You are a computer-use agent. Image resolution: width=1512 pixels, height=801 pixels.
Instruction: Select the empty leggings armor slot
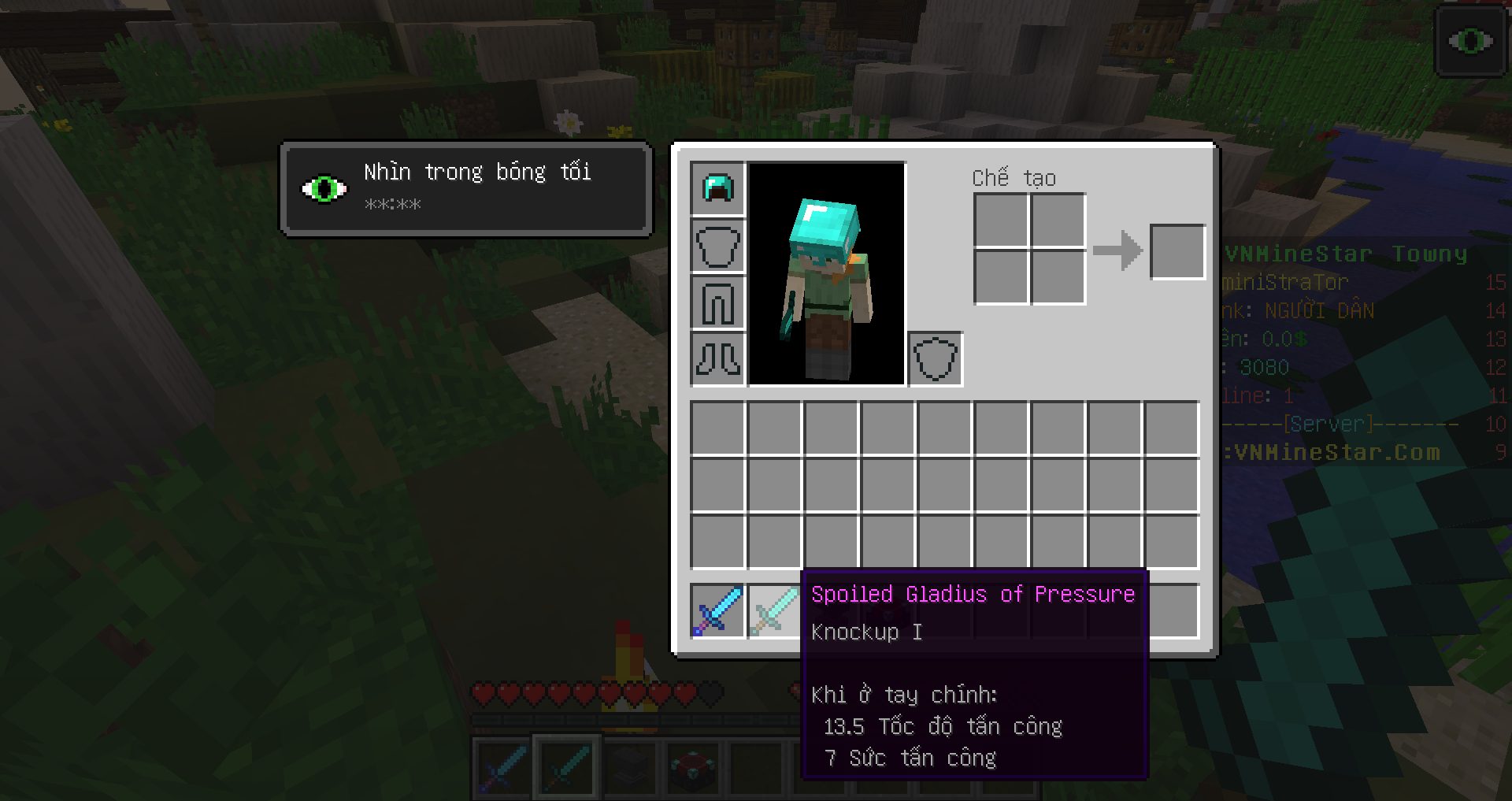click(x=717, y=302)
